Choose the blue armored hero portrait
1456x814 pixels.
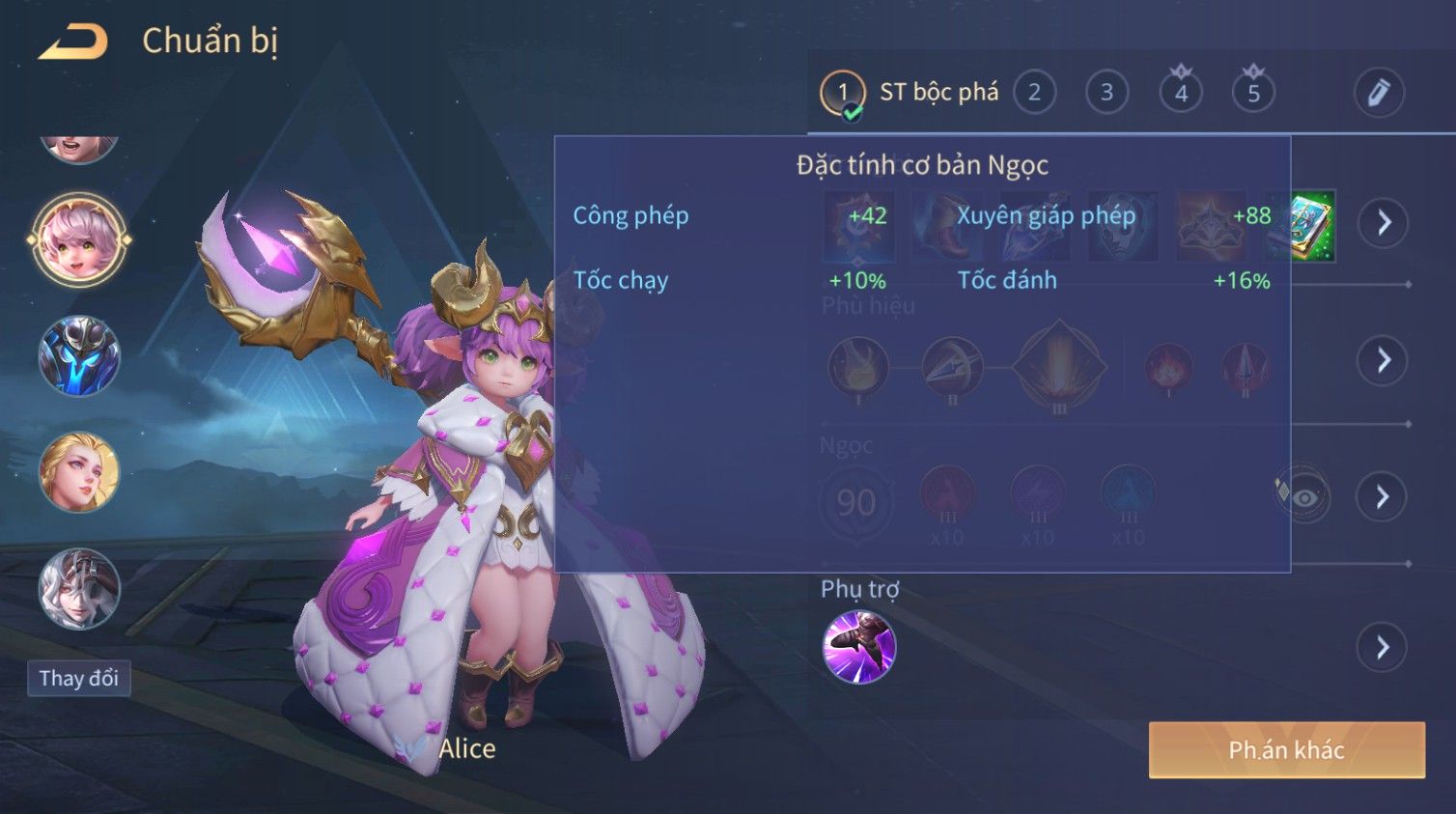pos(79,356)
